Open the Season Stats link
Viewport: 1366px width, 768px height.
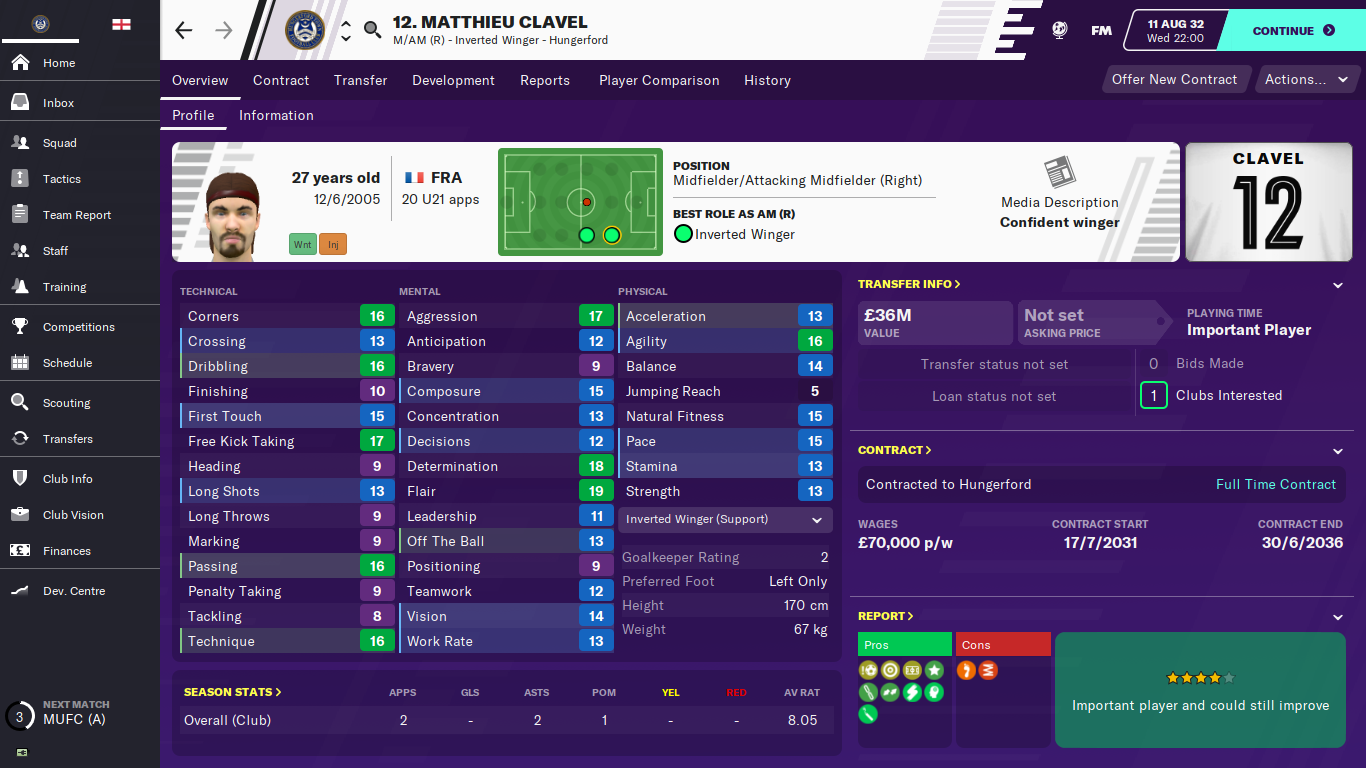[x=232, y=692]
